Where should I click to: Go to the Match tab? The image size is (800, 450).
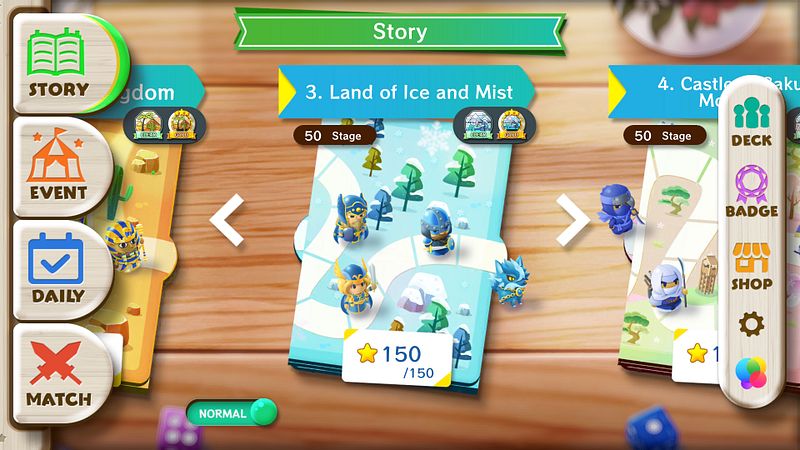point(58,372)
